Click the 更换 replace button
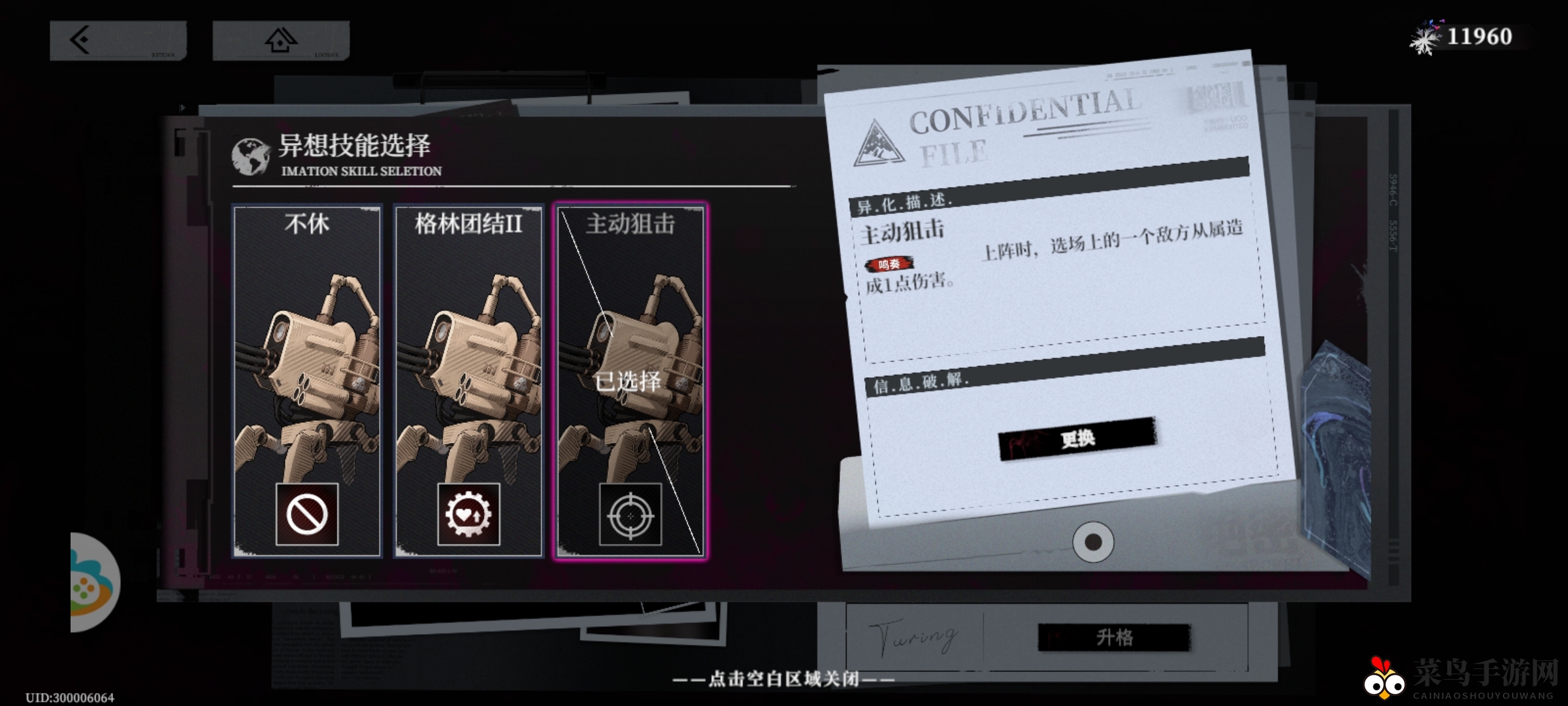The image size is (1568, 706). pyautogui.click(x=1077, y=439)
